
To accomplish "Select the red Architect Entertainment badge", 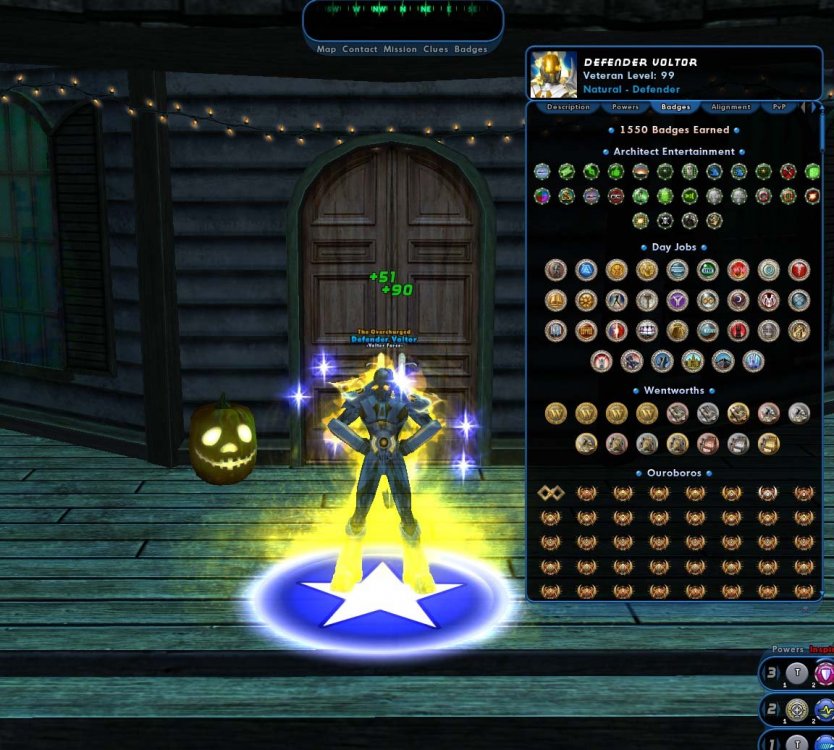I will point(788,172).
